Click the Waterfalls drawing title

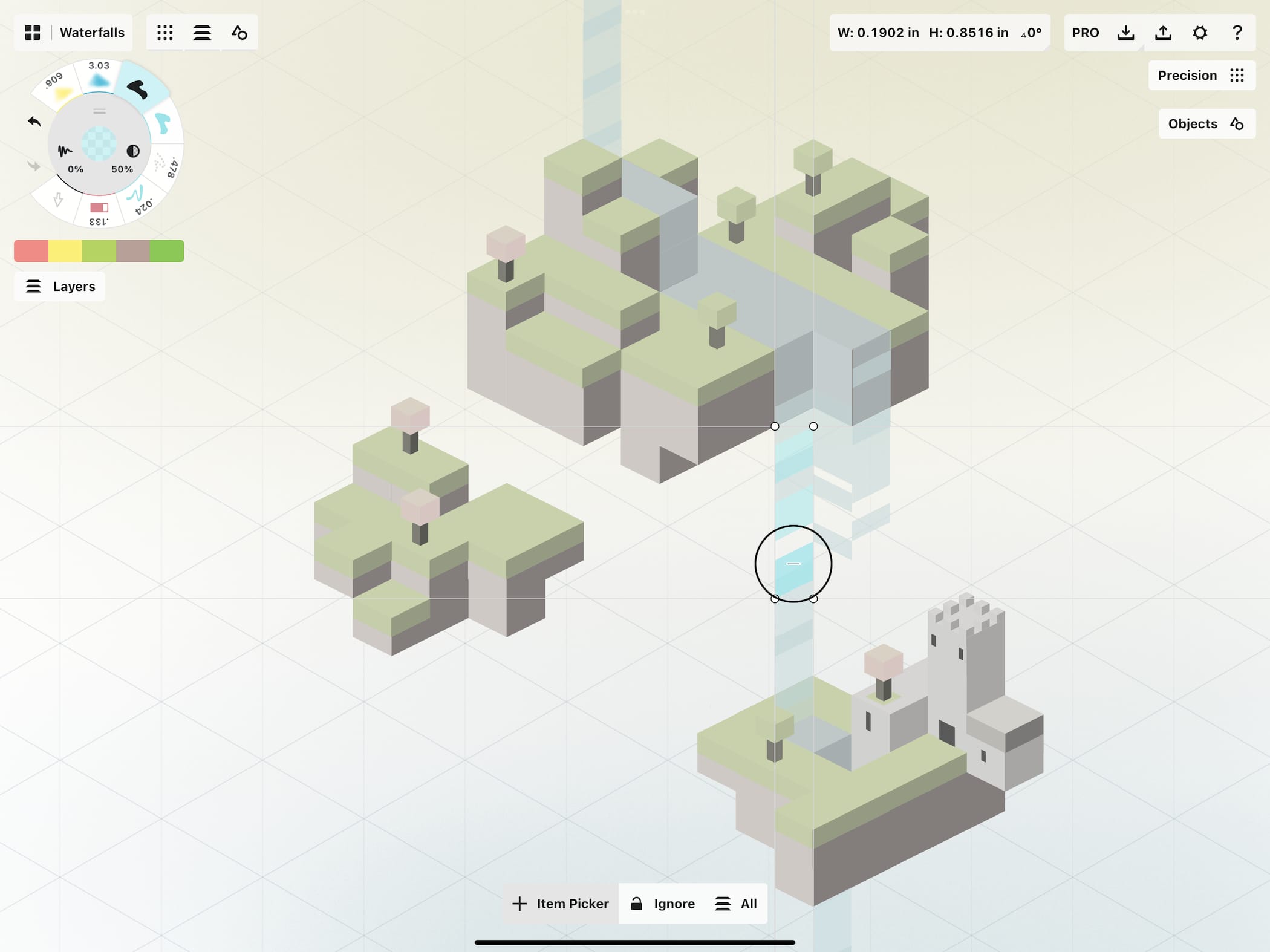(x=92, y=33)
